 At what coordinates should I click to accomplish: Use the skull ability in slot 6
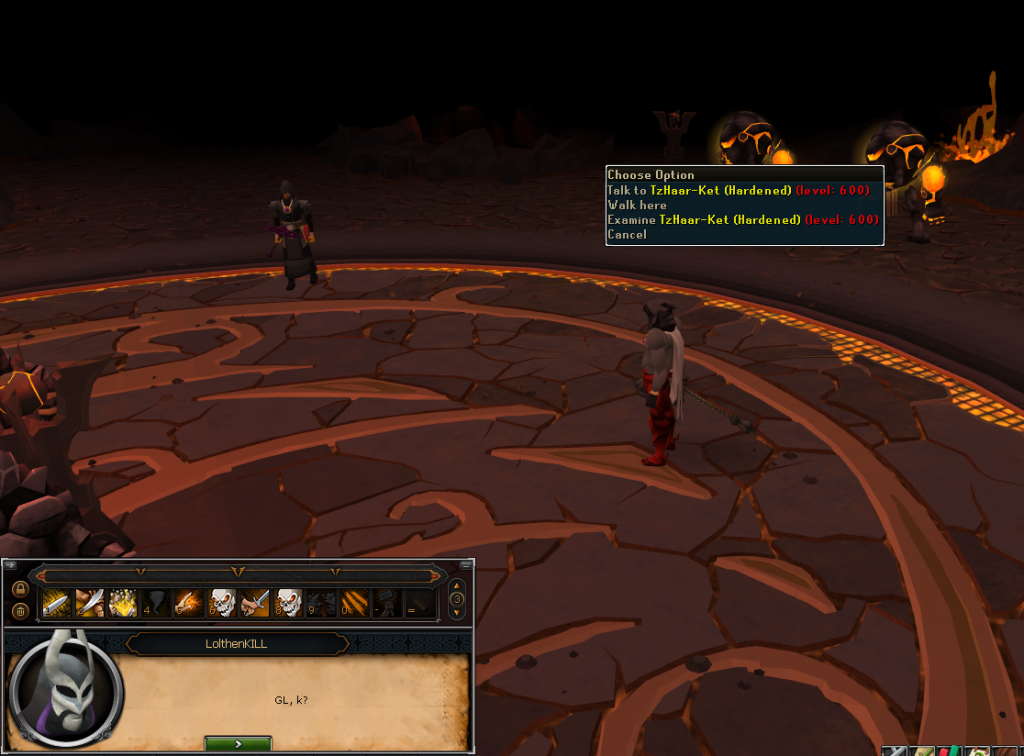tap(223, 603)
